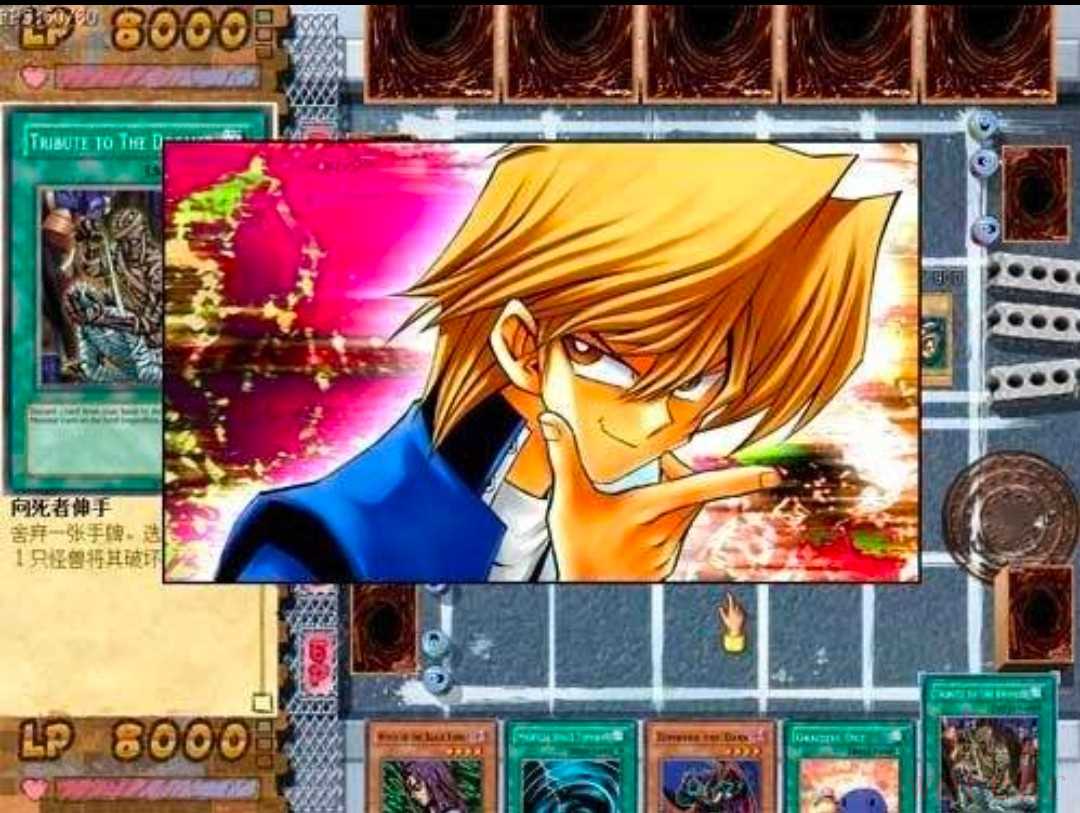Play the raised Tribute to the Doomed card

pyautogui.click(x=990, y=745)
